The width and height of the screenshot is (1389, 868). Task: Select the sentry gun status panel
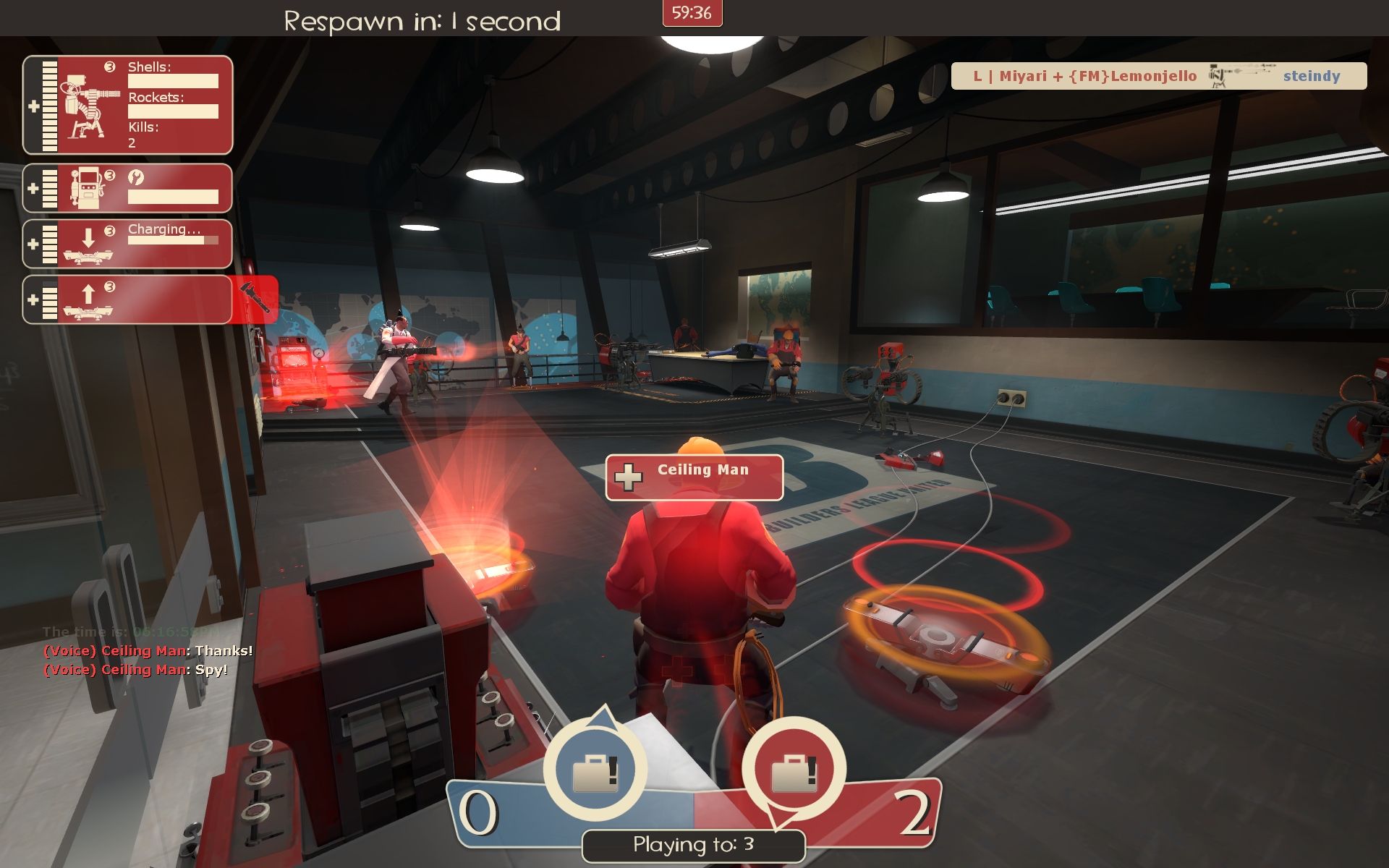128,105
